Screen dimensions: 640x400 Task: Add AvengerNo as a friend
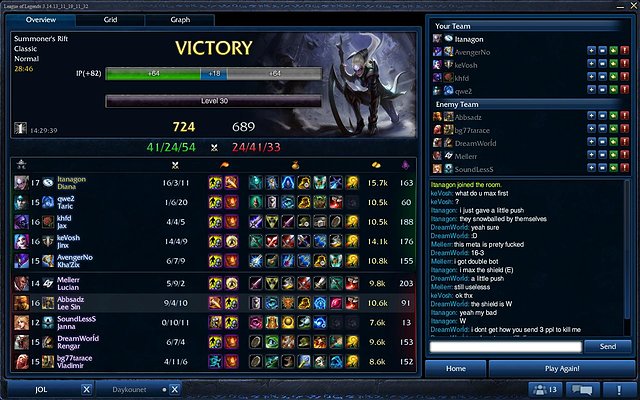tap(592, 51)
